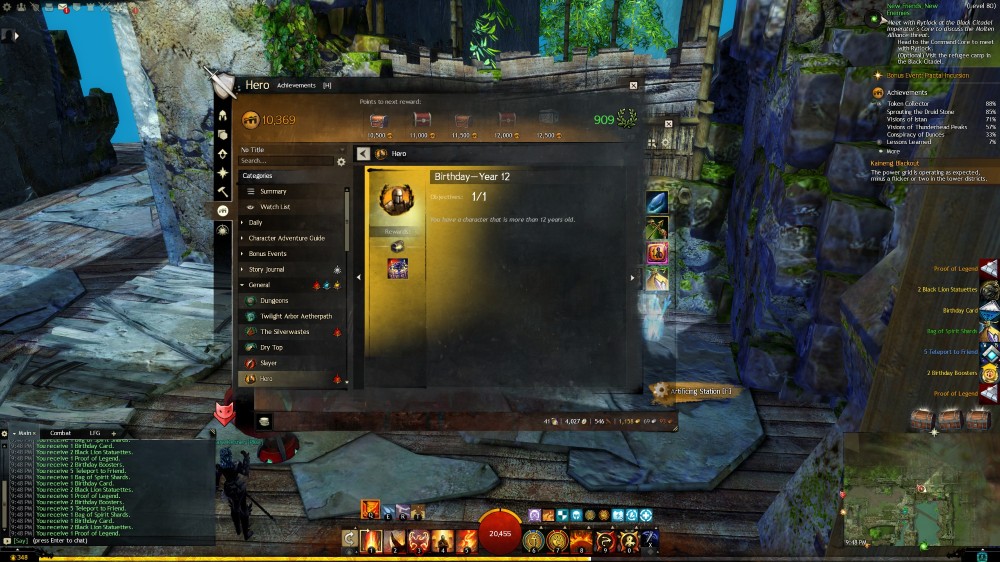Open achievement search filter gear
This screenshot has height=562, width=1000.
coord(341,161)
